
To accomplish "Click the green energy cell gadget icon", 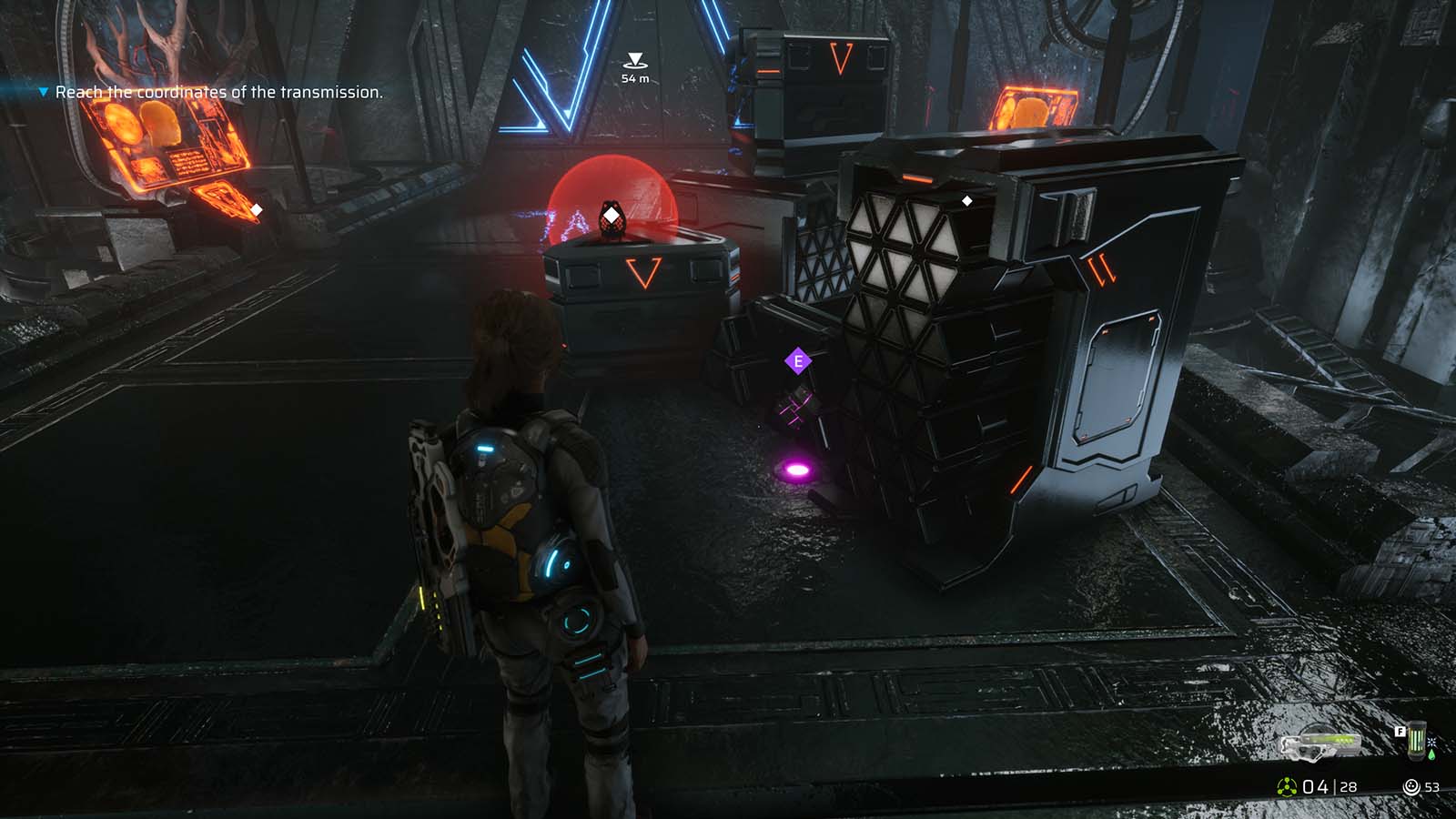I will [x=1417, y=741].
